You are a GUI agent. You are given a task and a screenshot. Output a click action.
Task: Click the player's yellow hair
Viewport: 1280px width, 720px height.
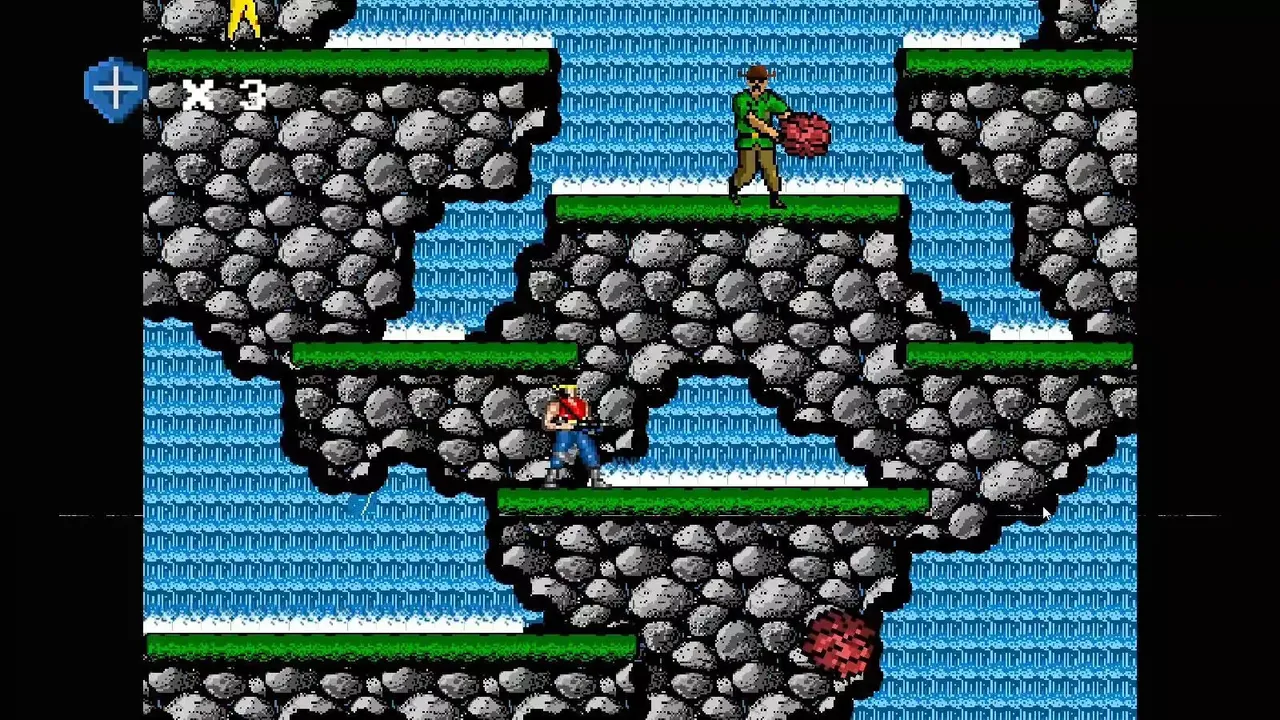(x=563, y=388)
